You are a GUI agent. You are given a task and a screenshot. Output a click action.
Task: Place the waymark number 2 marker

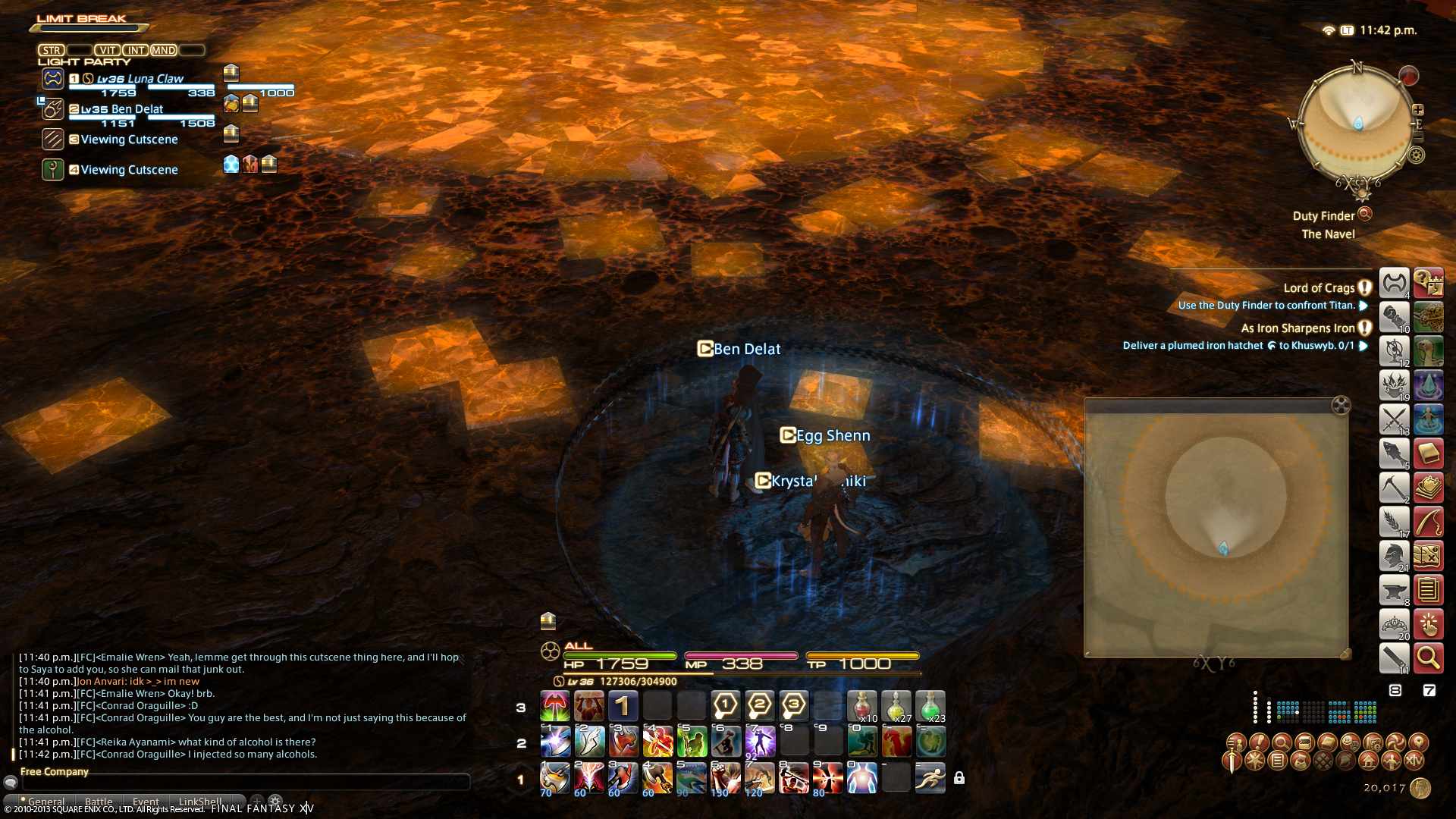759,706
